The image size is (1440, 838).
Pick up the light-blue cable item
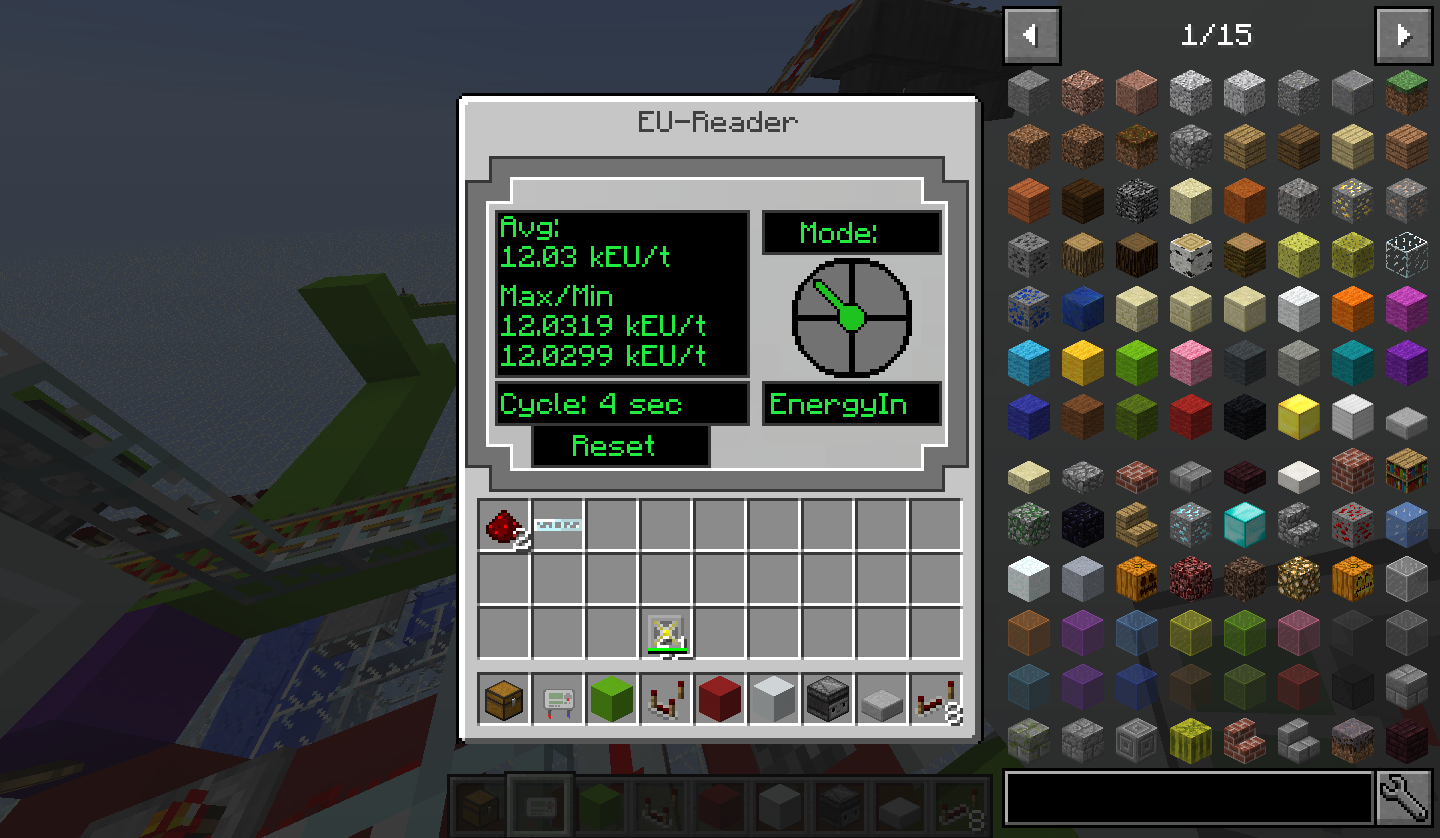(558, 525)
